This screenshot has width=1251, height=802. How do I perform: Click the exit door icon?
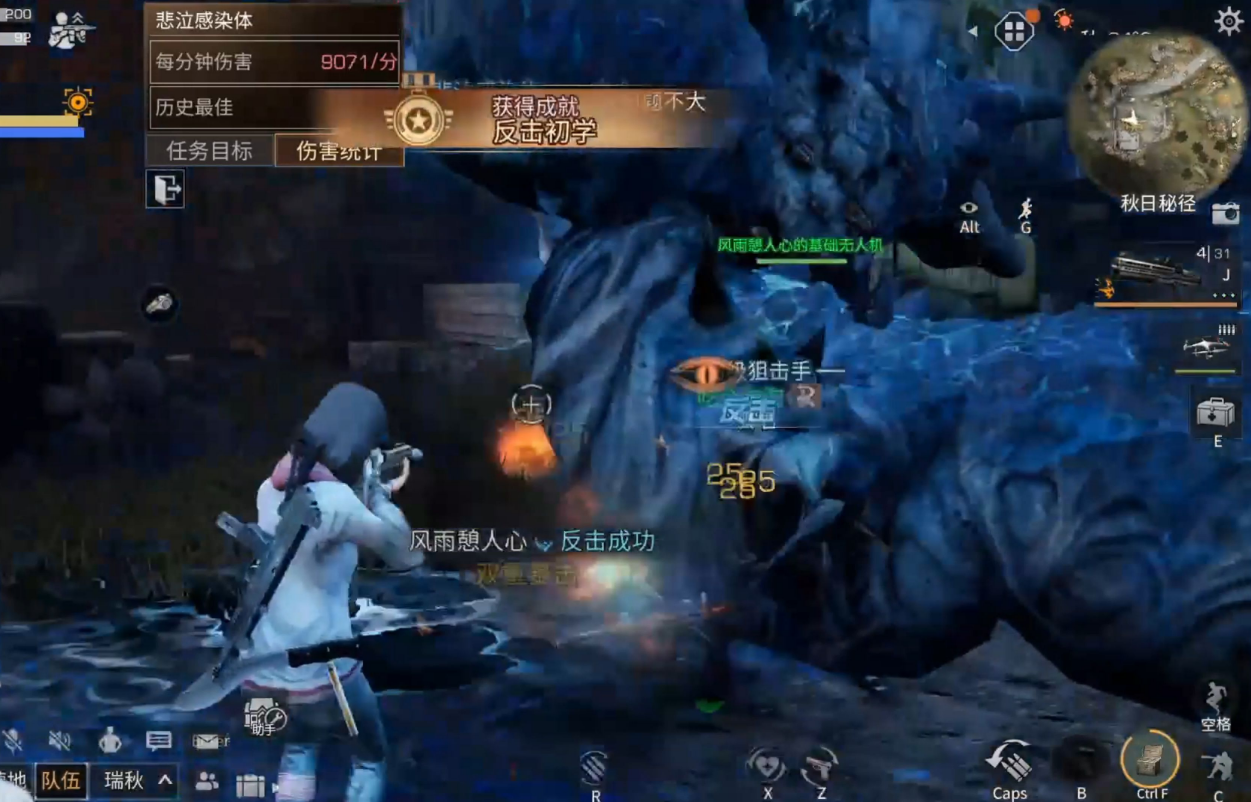pyautogui.click(x=165, y=188)
